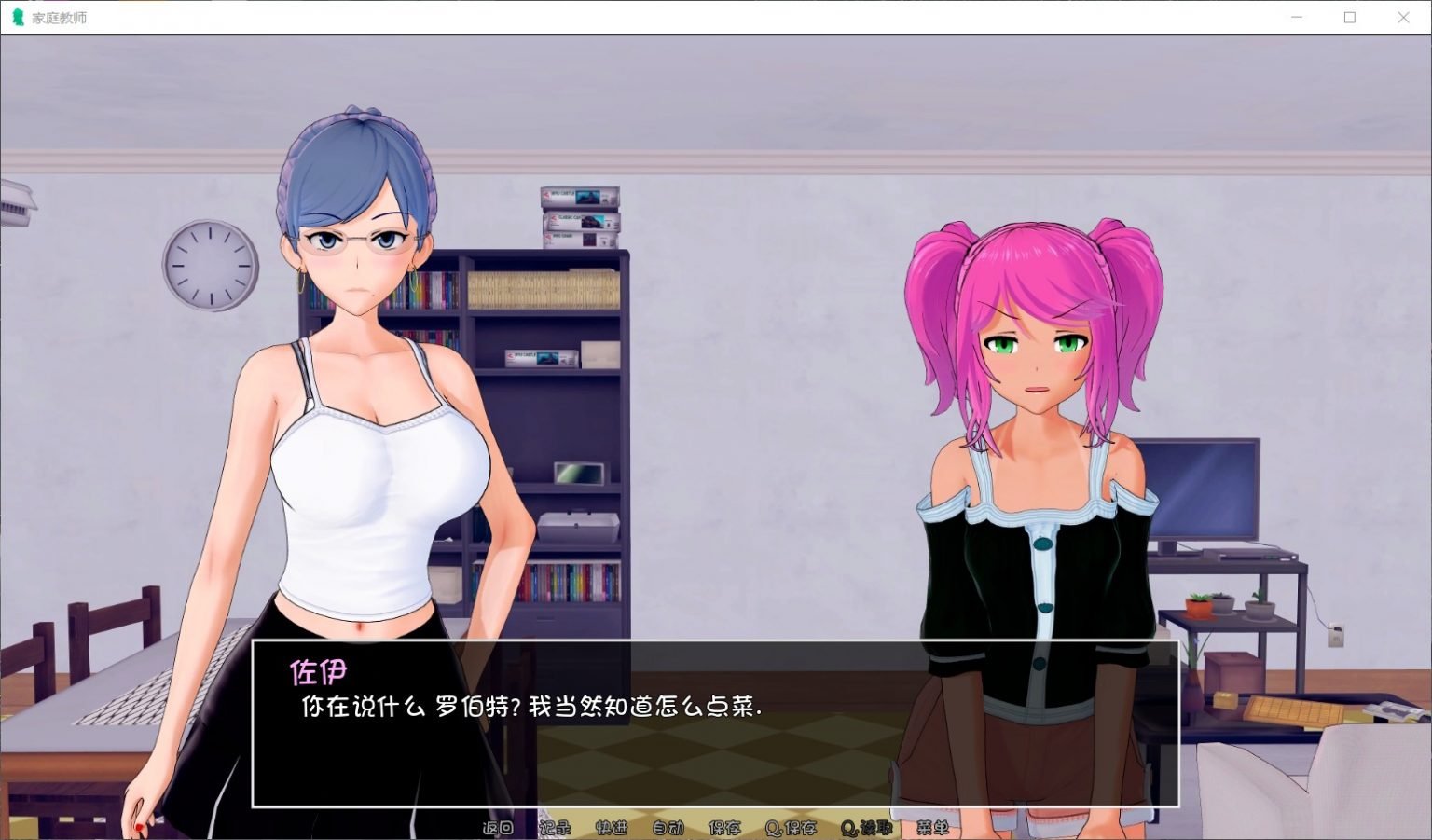Open the 记录 dialogue history log
Screen dimensions: 1432x840
point(558,828)
